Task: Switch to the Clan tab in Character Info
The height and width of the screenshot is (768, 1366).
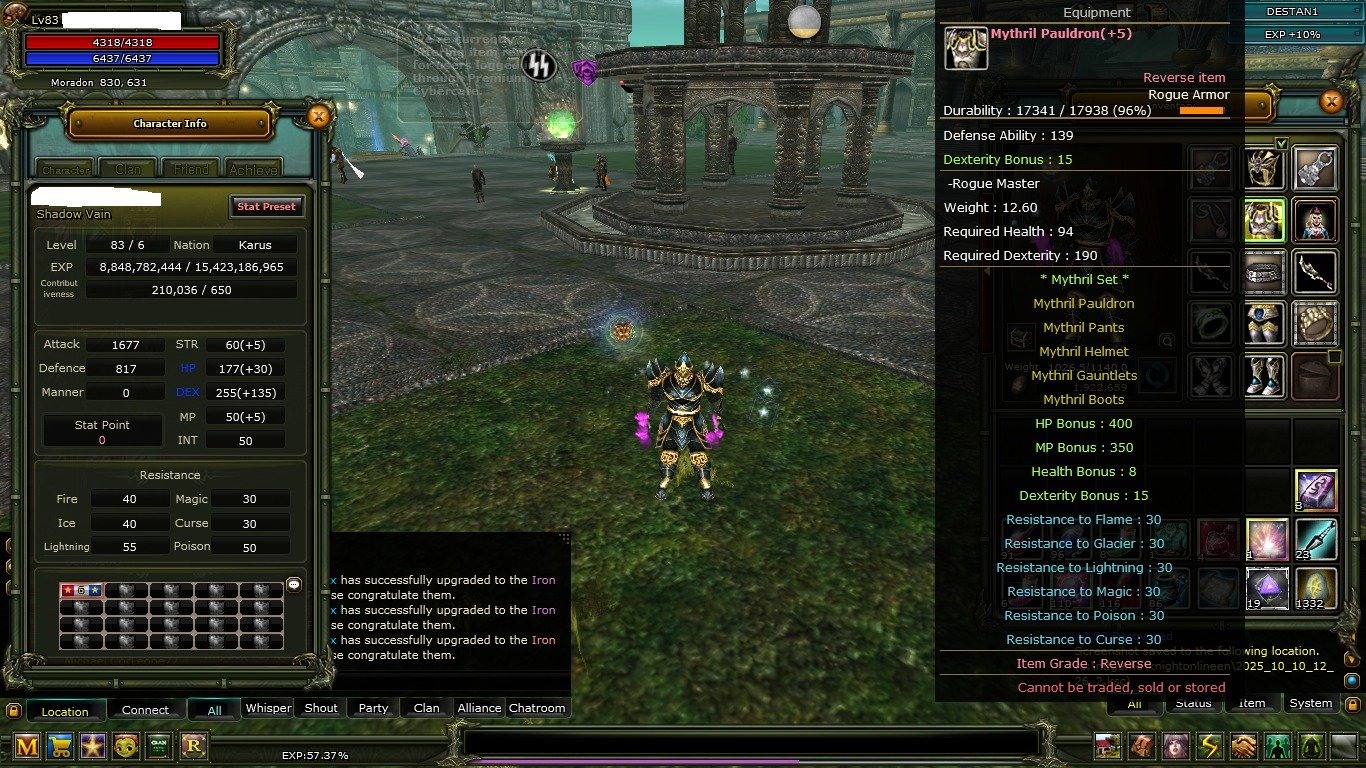Action: pyautogui.click(x=128, y=169)
